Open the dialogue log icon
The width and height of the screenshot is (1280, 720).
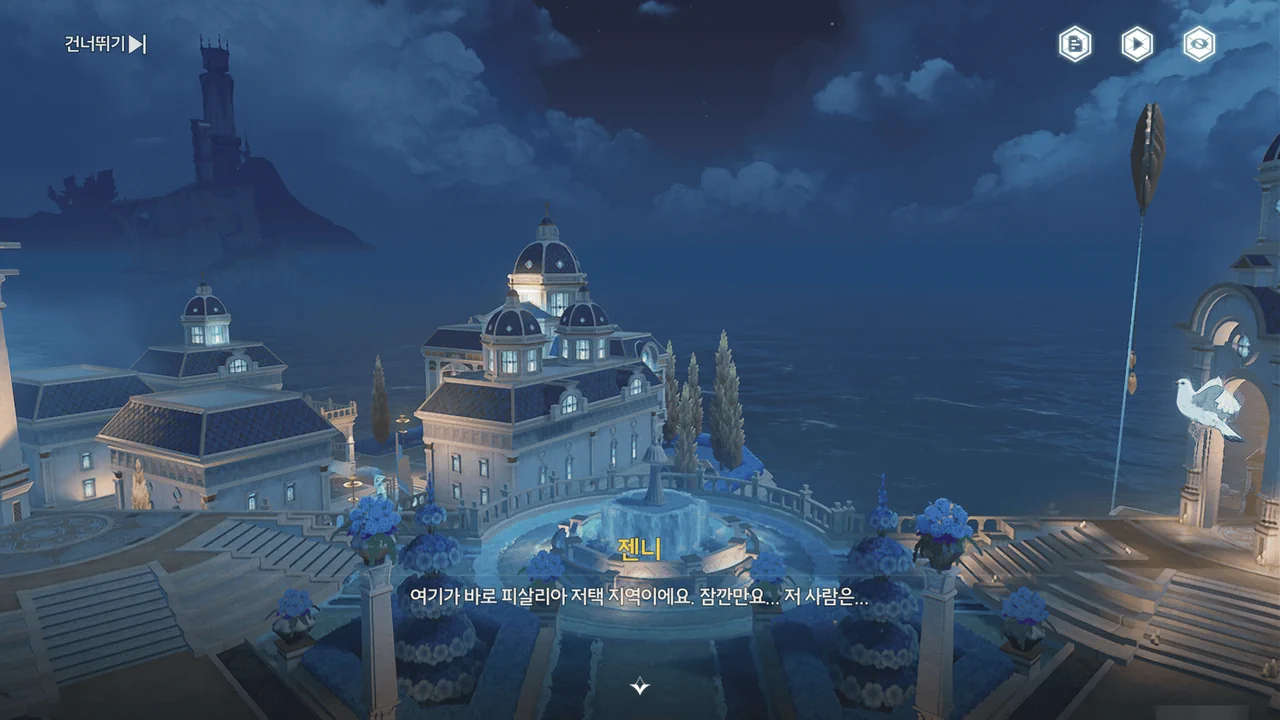click(x=1075, y=44)
